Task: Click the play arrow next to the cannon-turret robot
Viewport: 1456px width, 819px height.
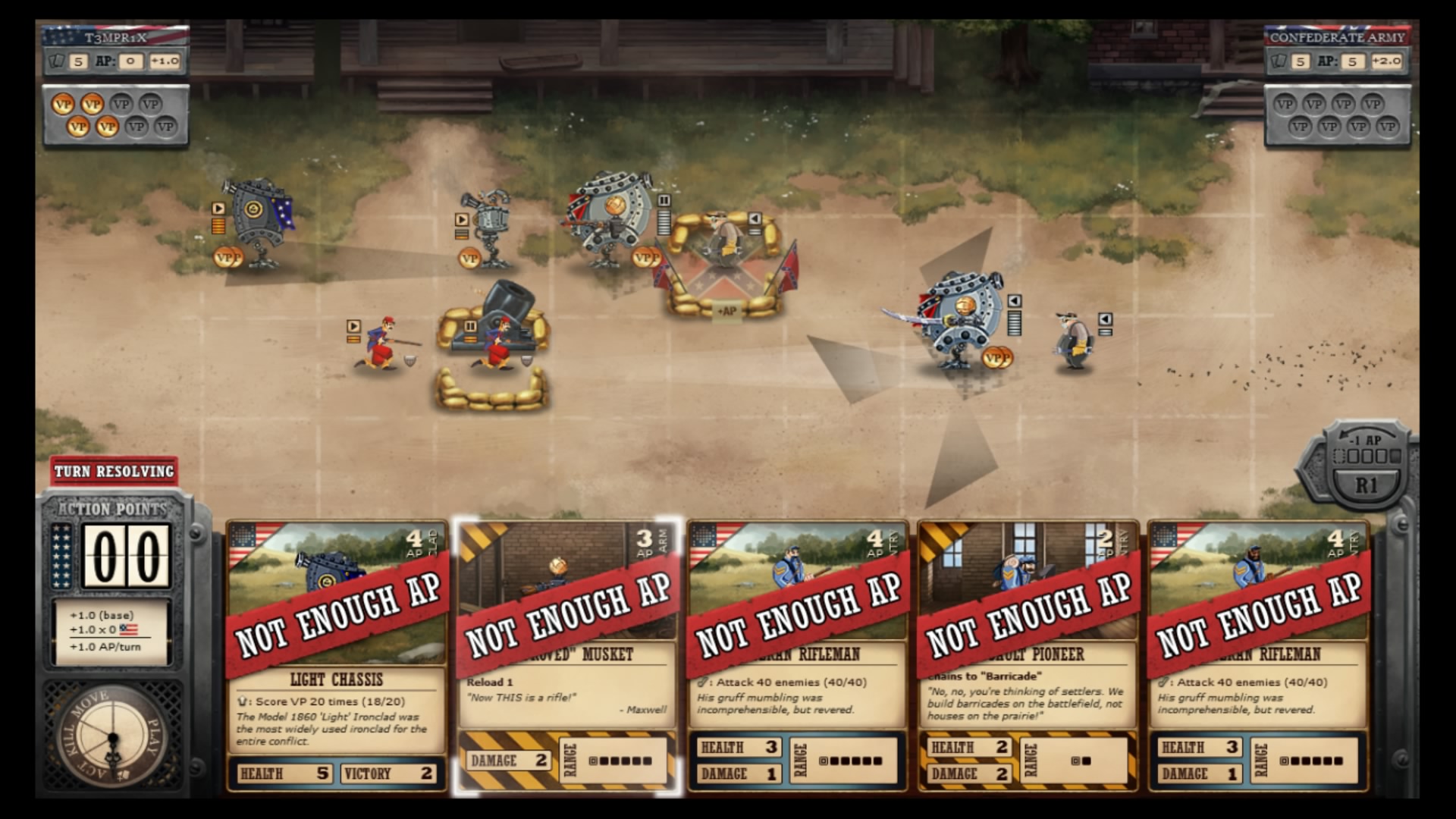Action: point(461,218)
